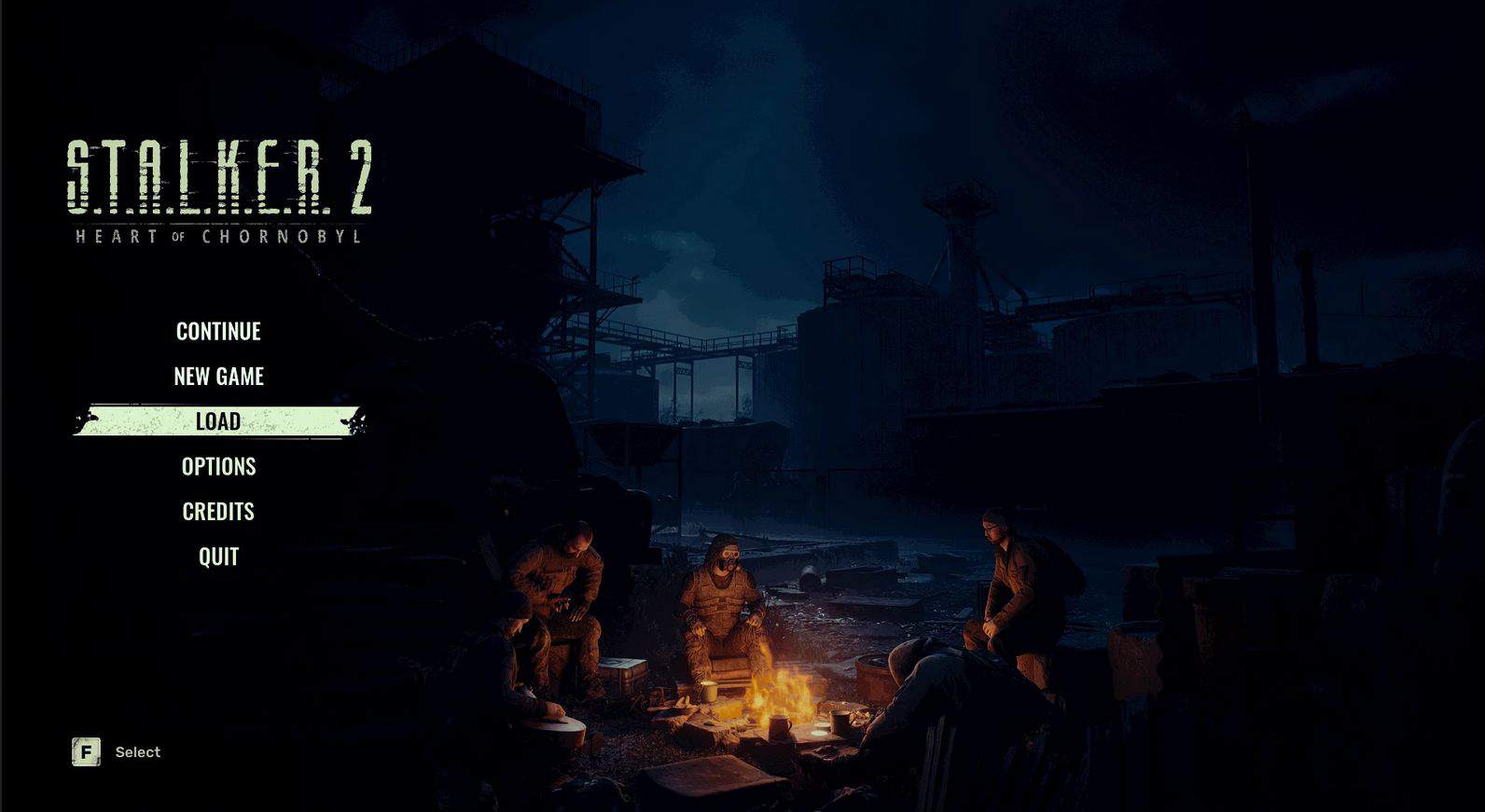Screen dimensions: 1485x812
Task: Start a New Game
Action: pyautogui.click(x=218, y=376)
